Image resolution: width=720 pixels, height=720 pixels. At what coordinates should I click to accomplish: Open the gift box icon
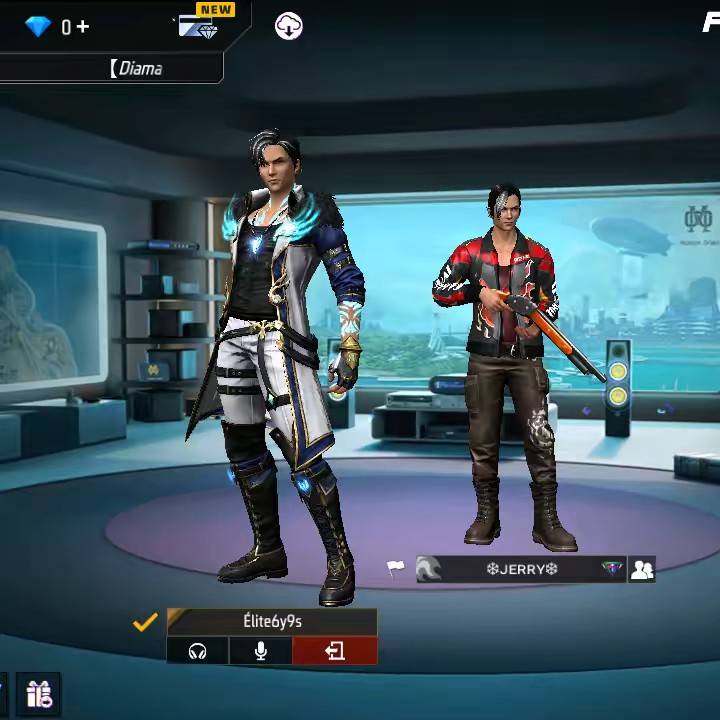[x=40, y=693]
